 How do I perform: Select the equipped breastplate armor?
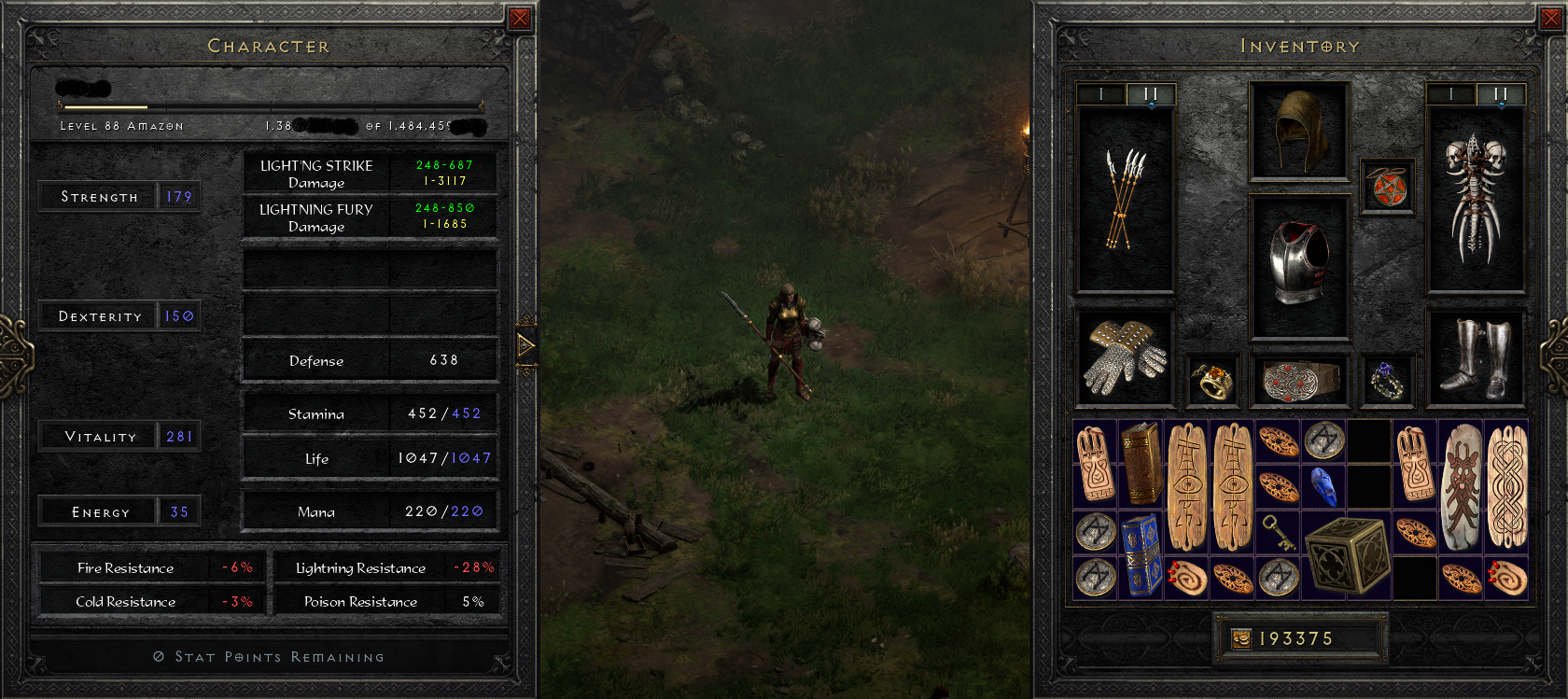click(1298, 266)
